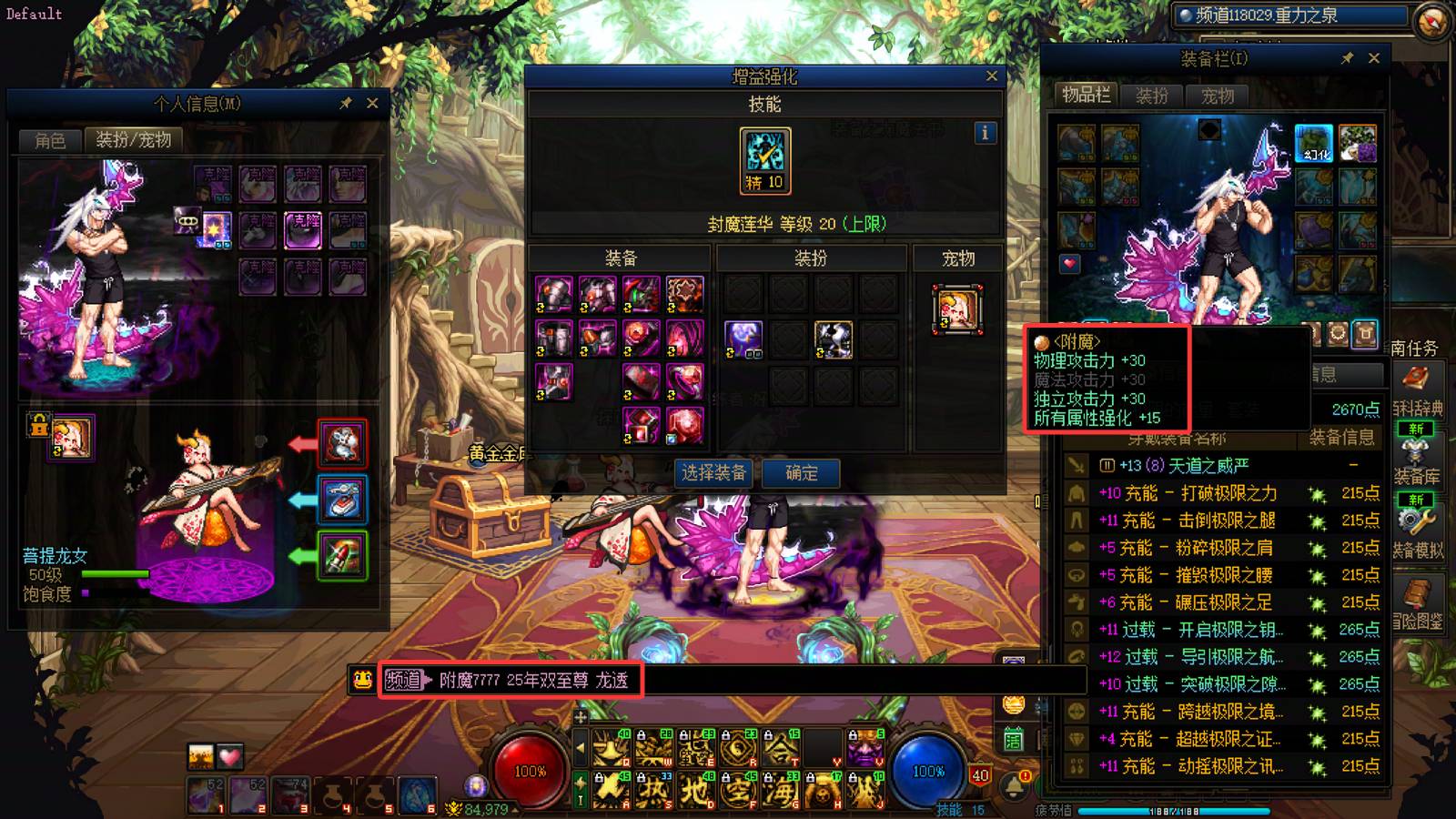Close the 个人信息 window
The width and height of the screenshot is (1456, 819).
pos(372,104)
